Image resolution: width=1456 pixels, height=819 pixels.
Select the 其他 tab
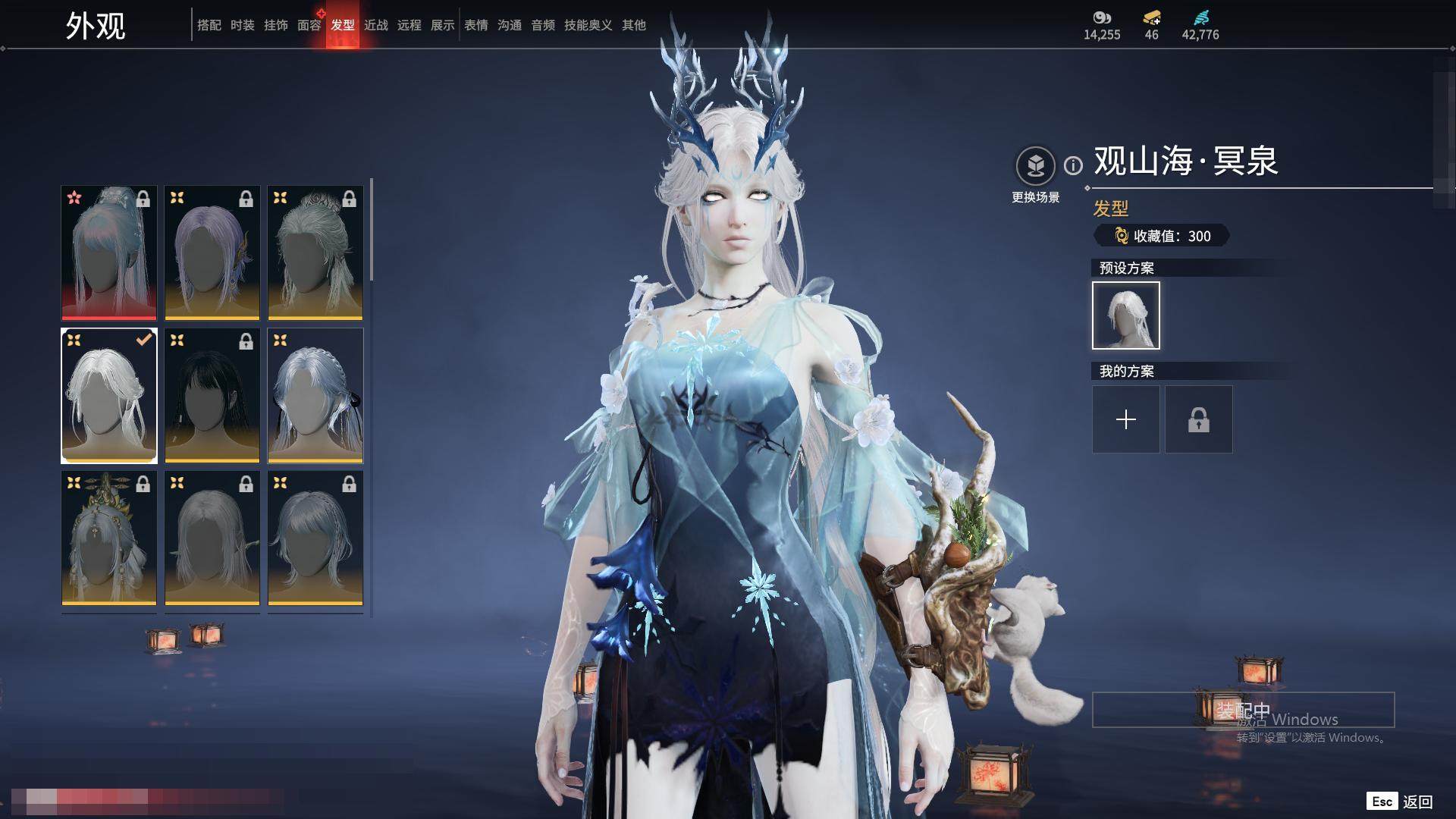click(x=634, y=25)
